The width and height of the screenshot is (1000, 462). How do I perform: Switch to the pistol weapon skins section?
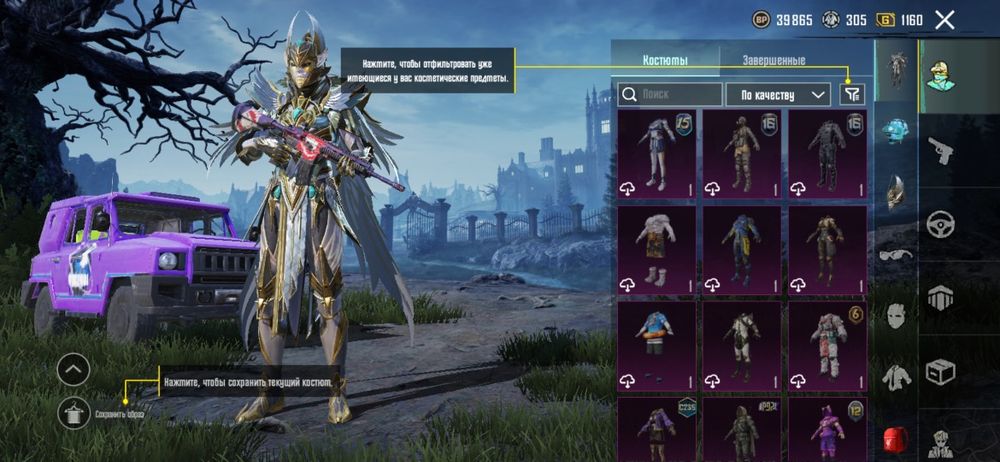[940, 150]
